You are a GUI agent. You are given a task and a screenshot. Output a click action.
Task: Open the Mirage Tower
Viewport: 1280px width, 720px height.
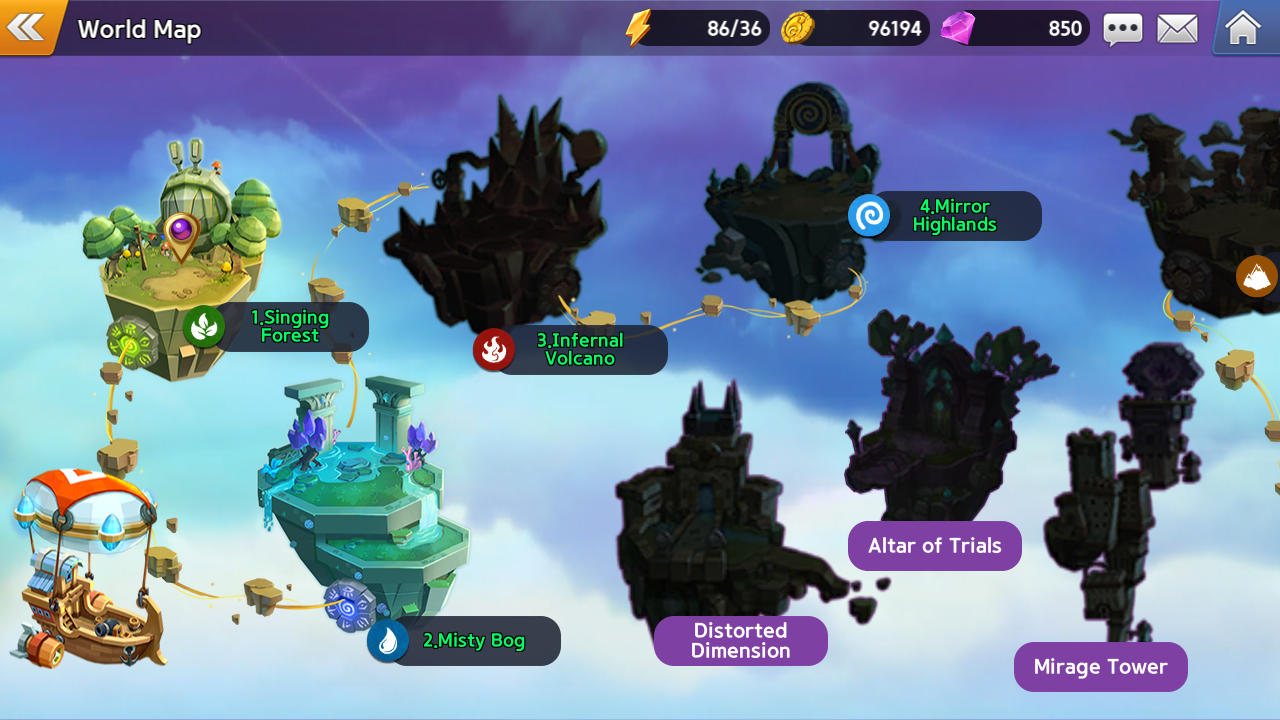coord(1100,667)
